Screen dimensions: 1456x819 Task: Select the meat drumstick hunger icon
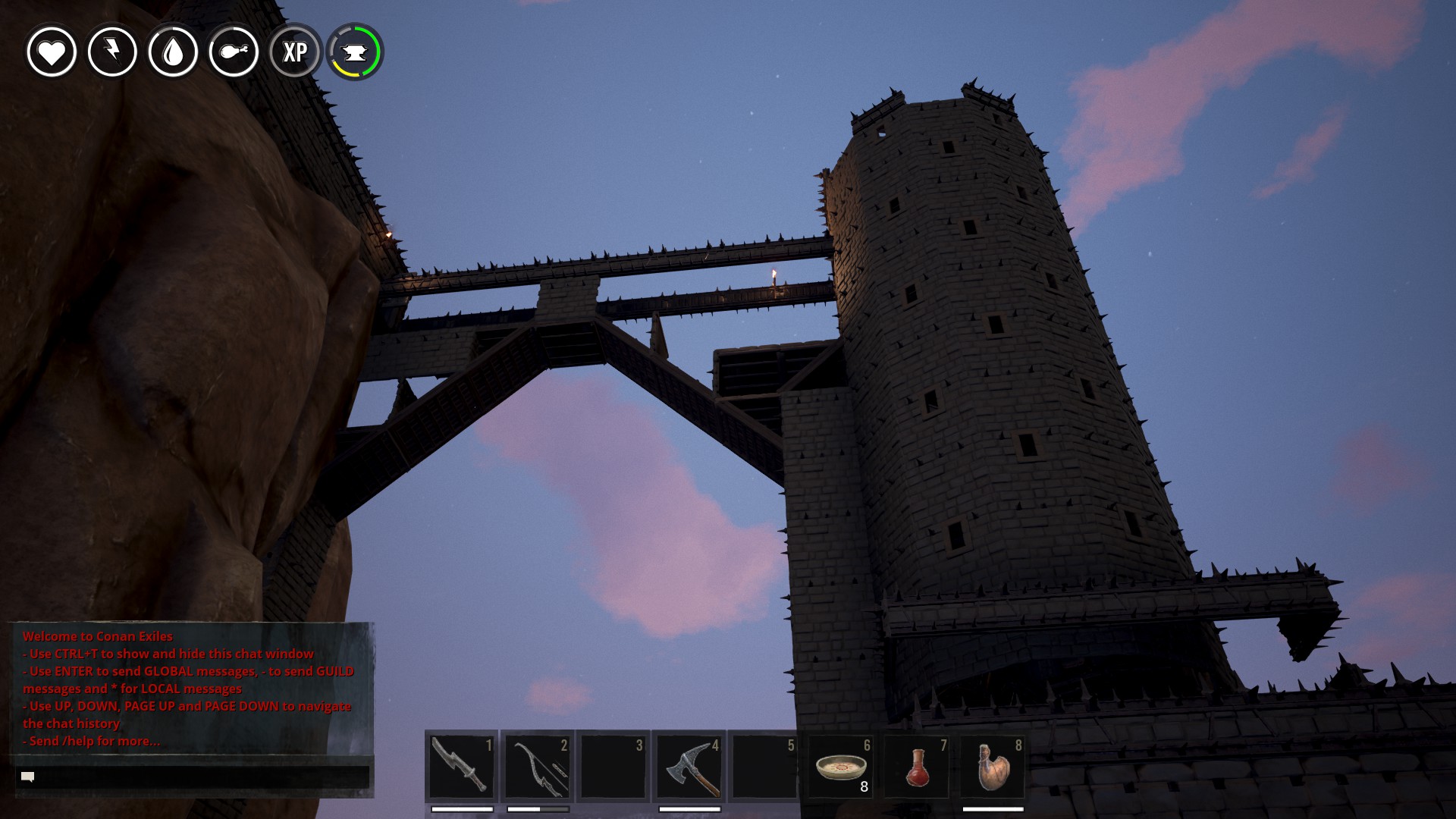[x=234, y=52]
